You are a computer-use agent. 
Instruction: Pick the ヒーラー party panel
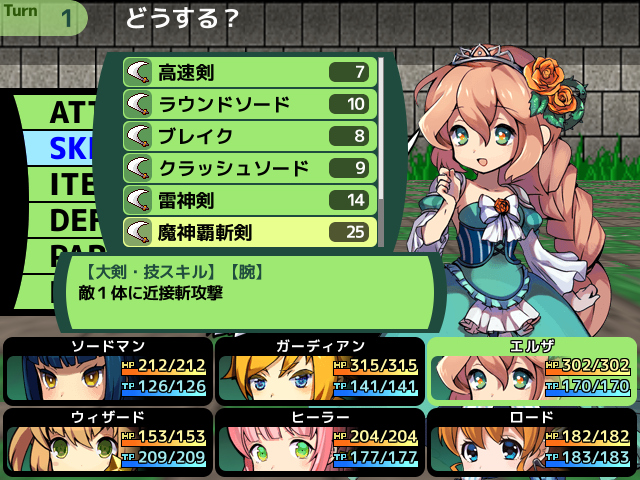(x=318, y=440)
